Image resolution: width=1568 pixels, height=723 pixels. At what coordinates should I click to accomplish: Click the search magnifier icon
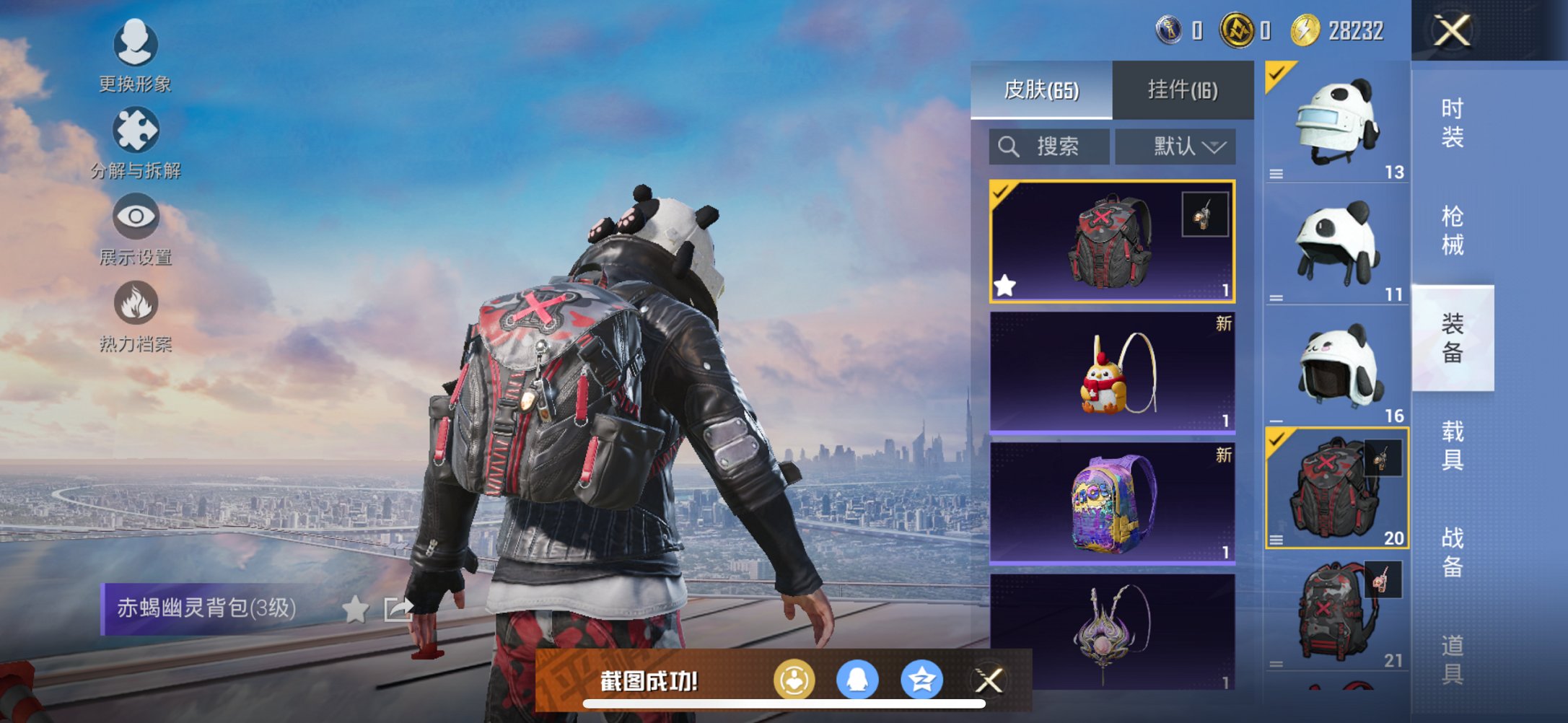[x=1007, y=146]
